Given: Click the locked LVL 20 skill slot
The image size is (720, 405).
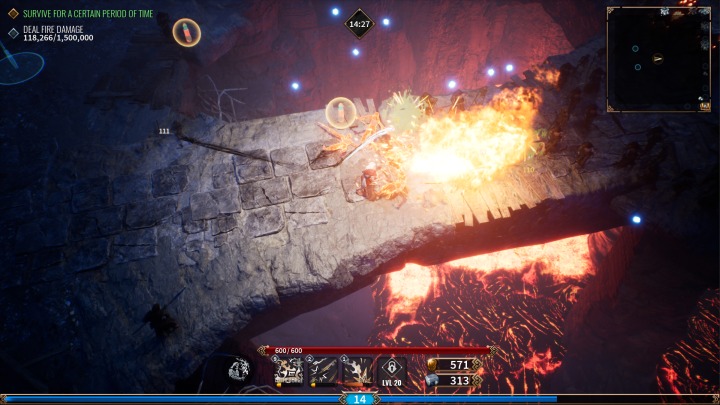Looking at the screenshot, I should coord(391,371).
